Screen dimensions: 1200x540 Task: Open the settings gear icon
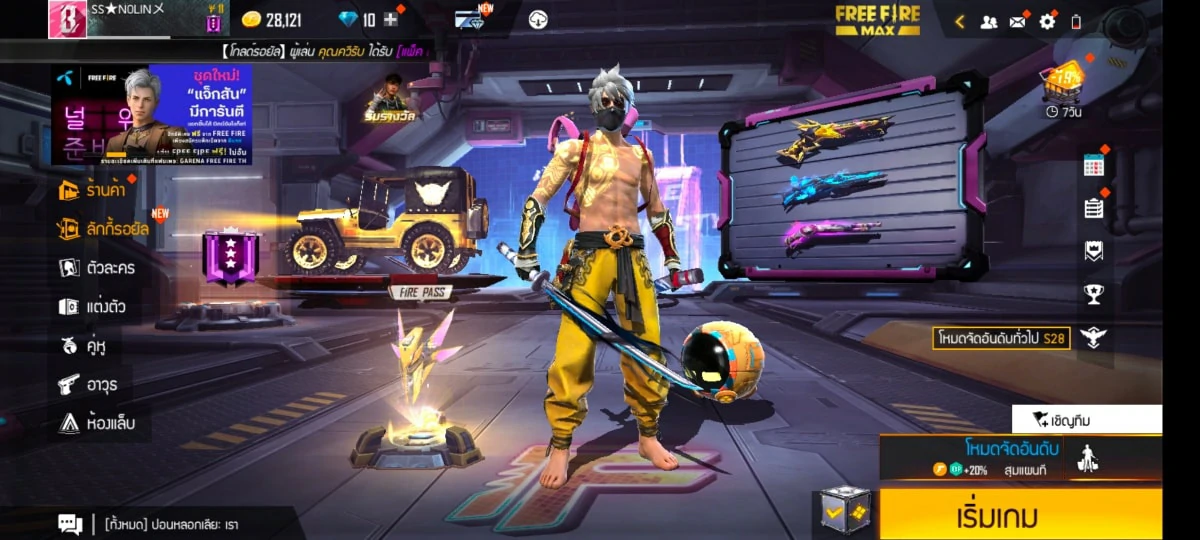tap(1047, 21)
